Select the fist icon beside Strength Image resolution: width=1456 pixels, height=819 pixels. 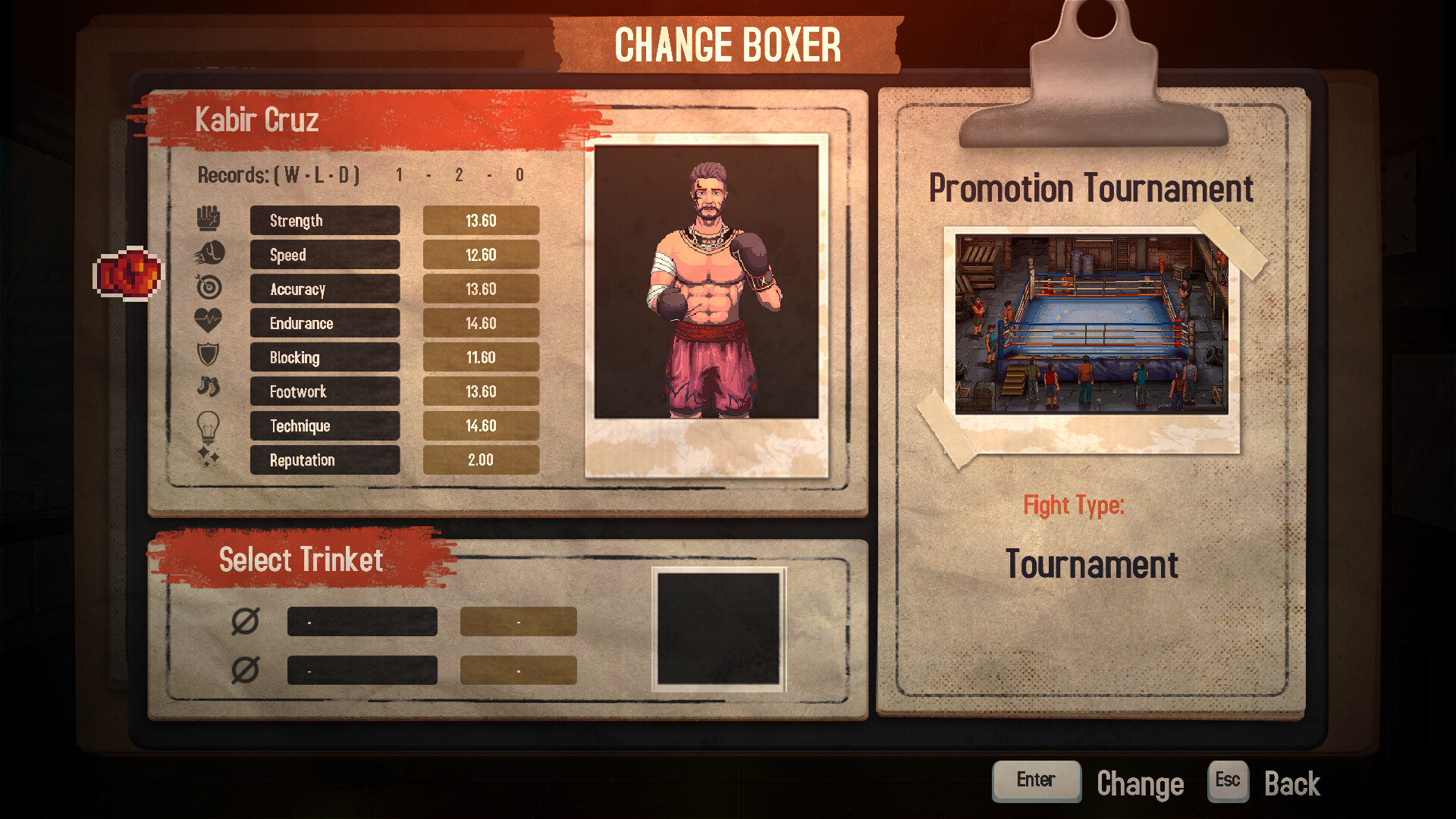coord(210,218)
